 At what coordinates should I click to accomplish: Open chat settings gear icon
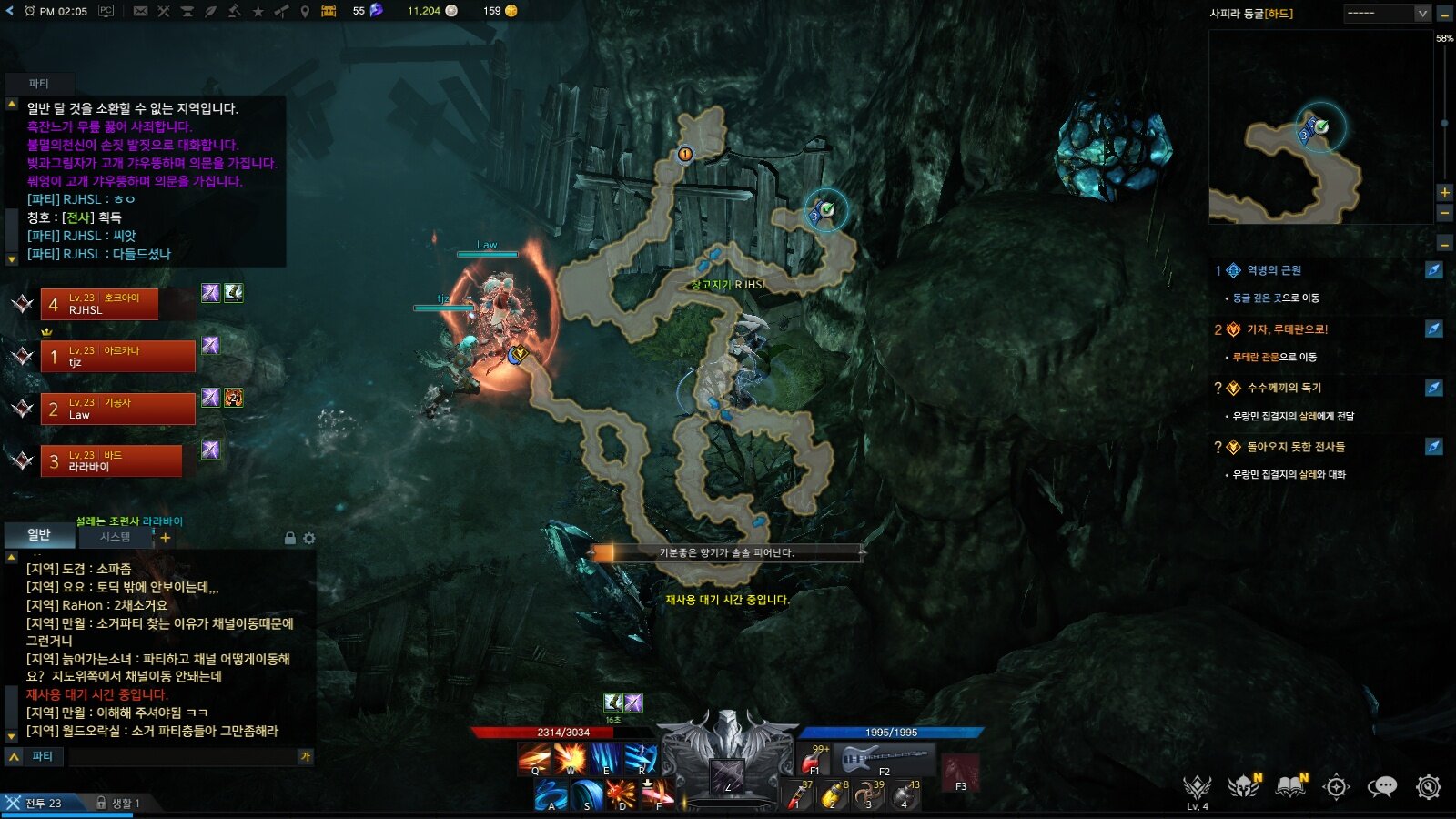[x=309, y=538]
